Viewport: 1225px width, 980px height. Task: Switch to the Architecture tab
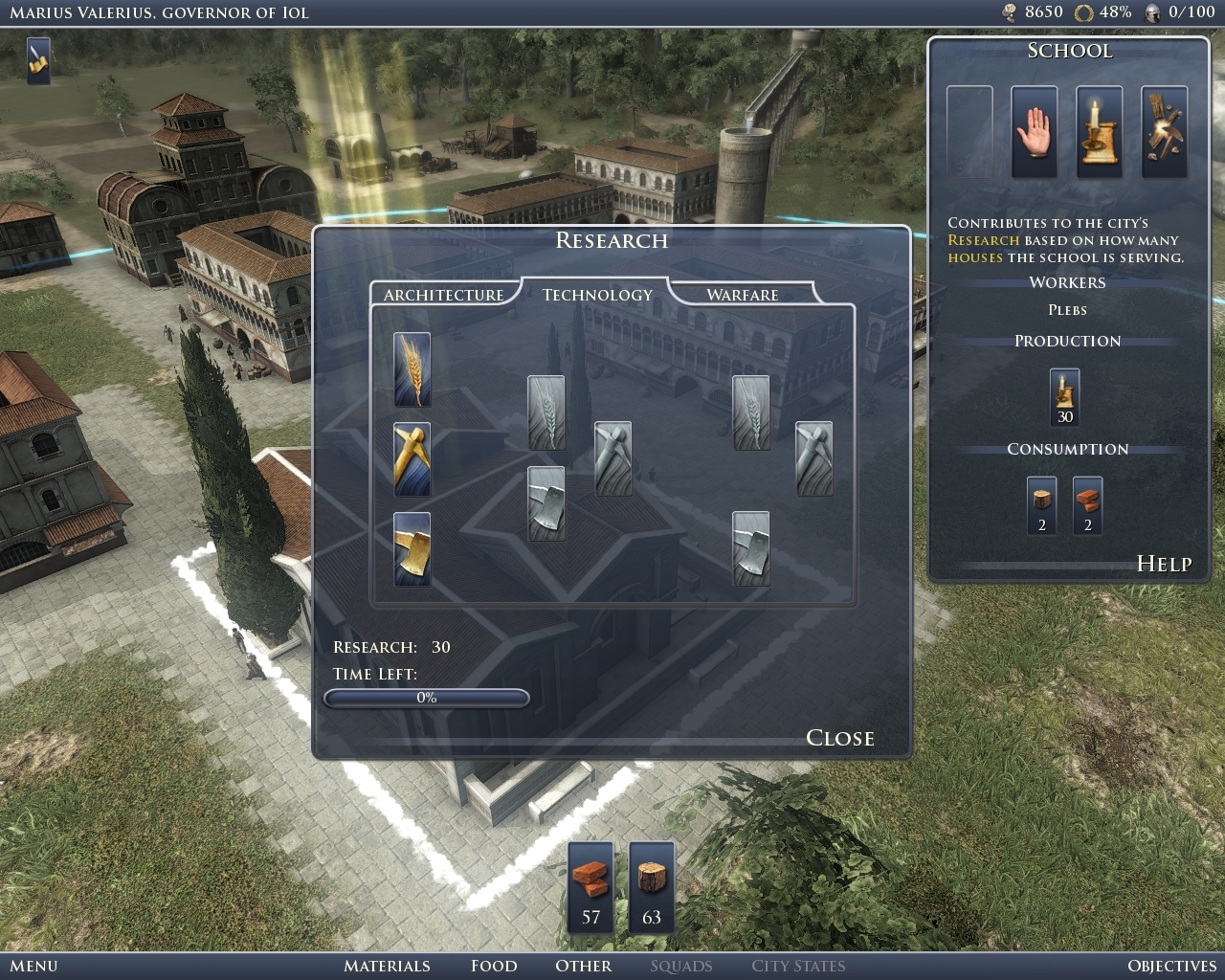443,295
